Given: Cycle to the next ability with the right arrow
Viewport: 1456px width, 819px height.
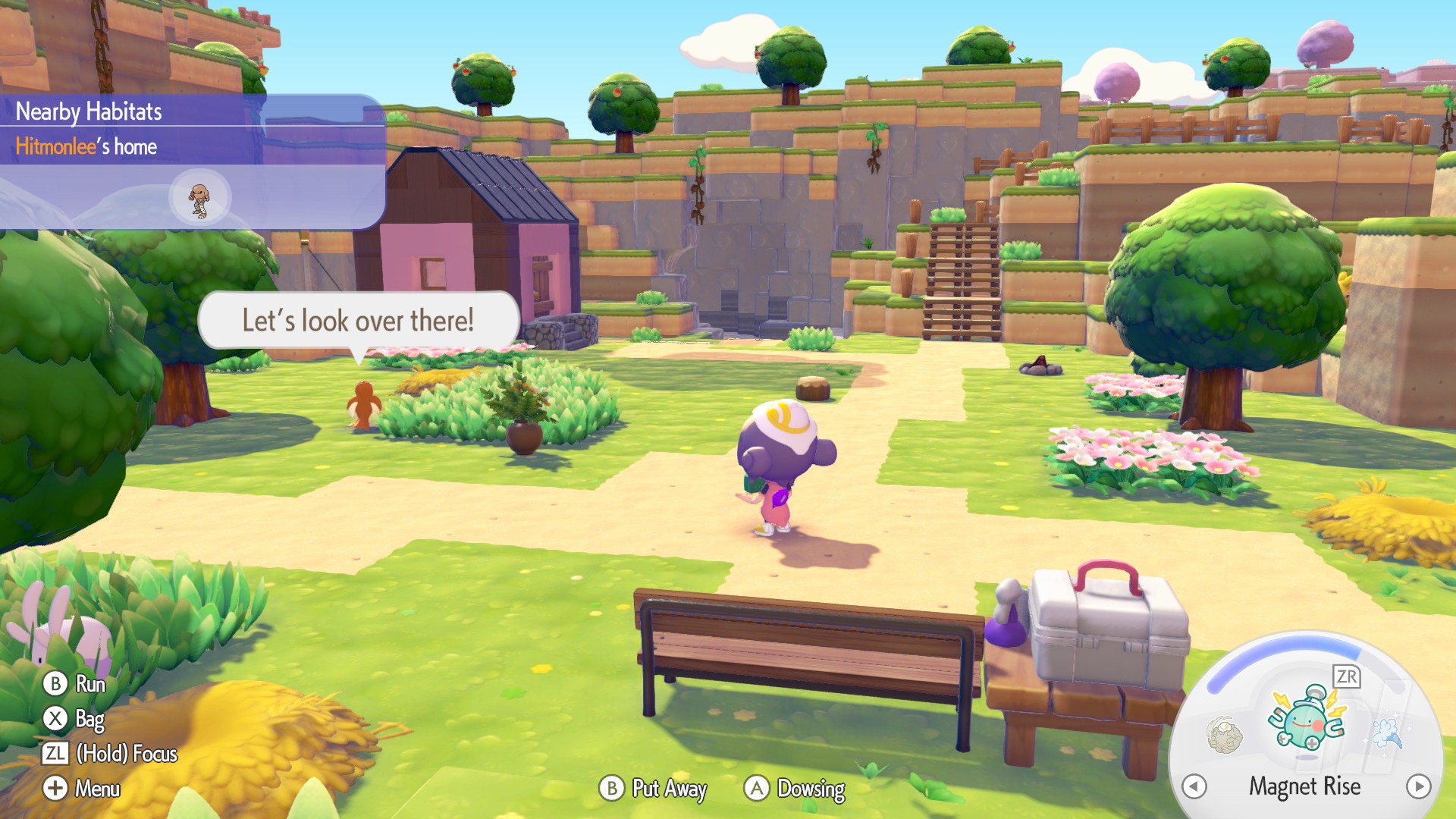Looking at the screenshot, I should tap(1418, 786).
